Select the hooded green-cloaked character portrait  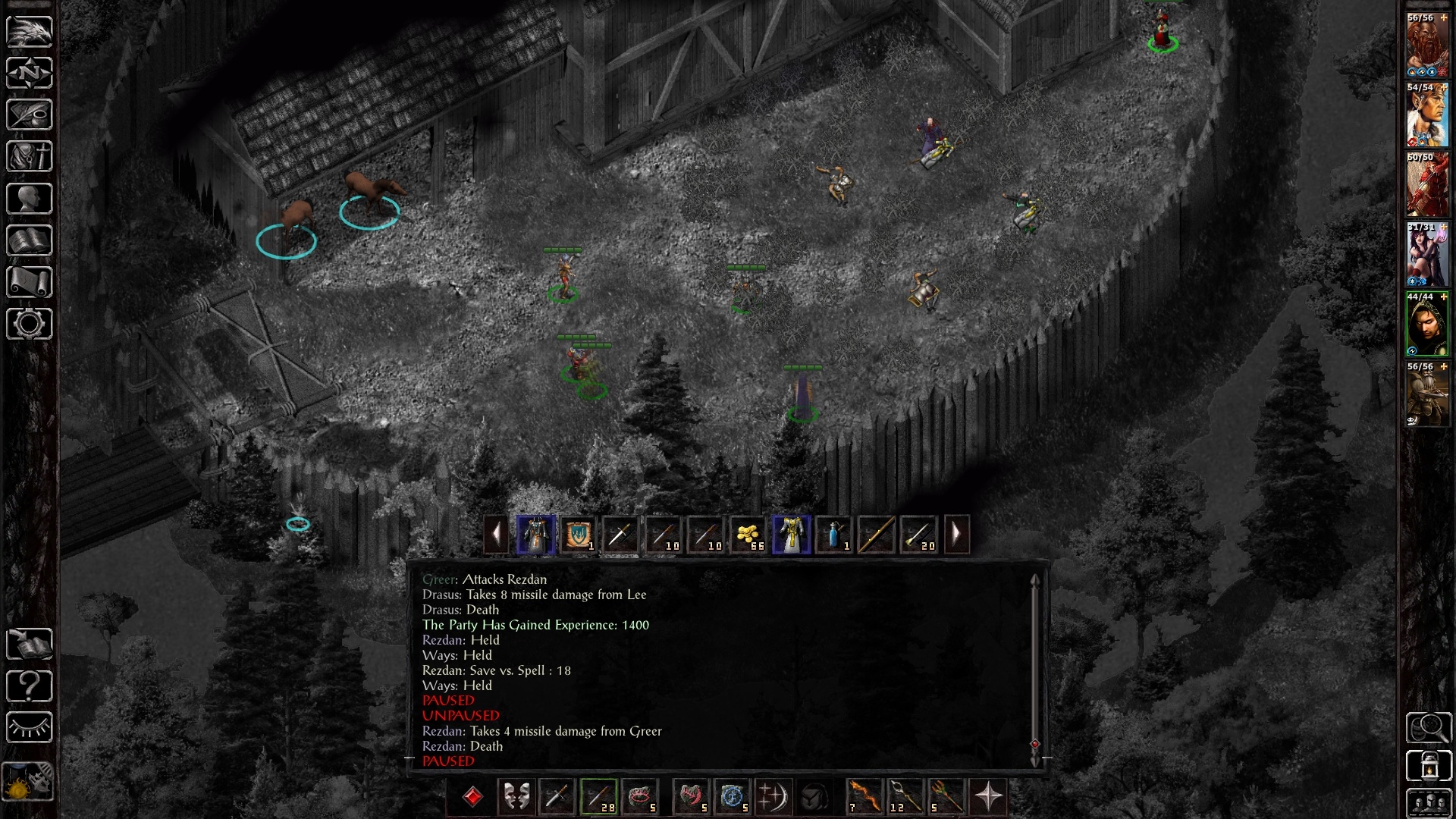tap(1427, 325)
